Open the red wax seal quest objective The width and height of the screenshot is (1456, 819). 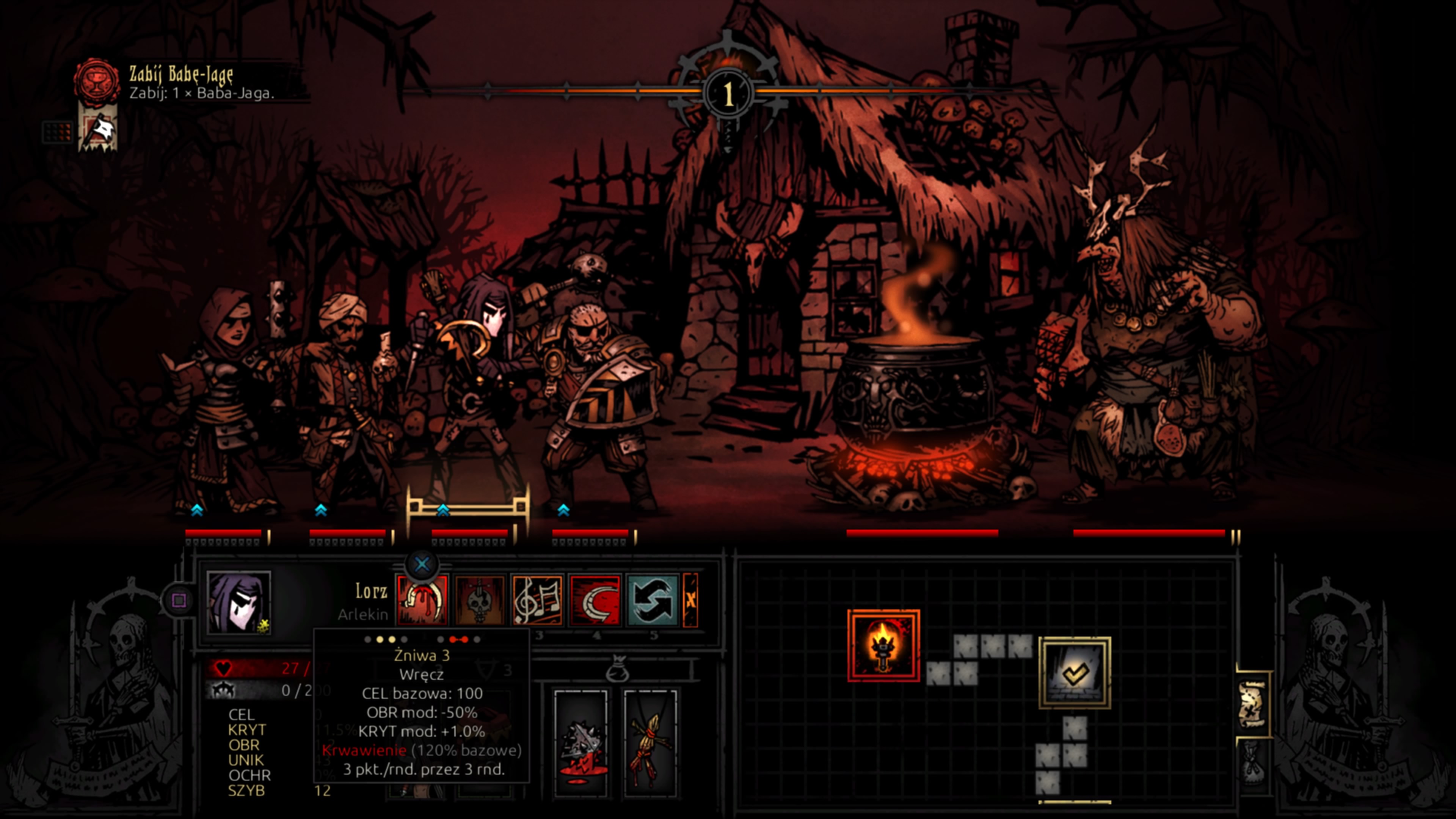point(97,81)
